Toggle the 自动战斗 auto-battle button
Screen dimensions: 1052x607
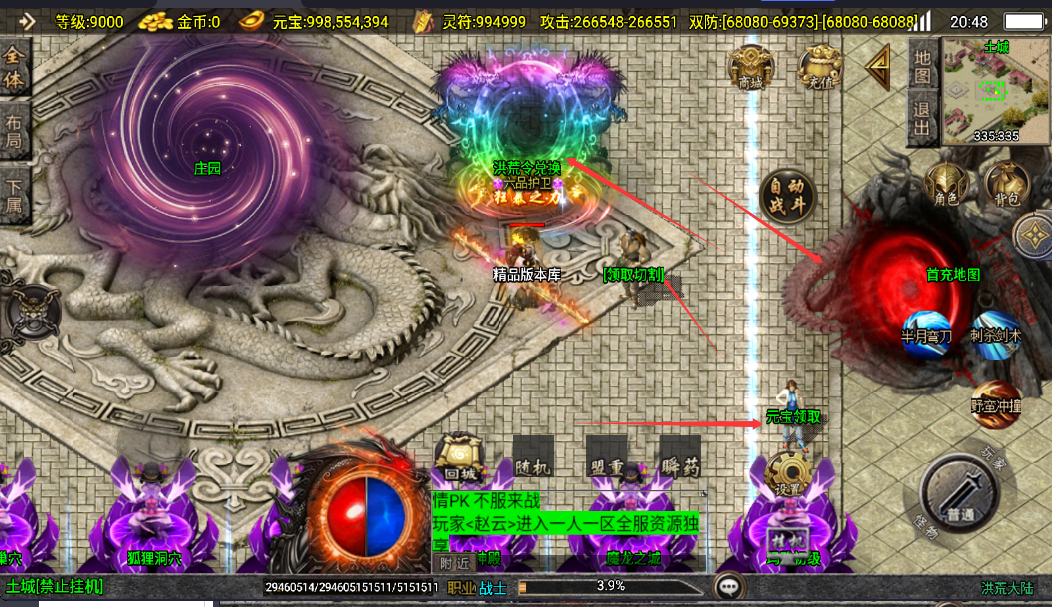point(787,197)
